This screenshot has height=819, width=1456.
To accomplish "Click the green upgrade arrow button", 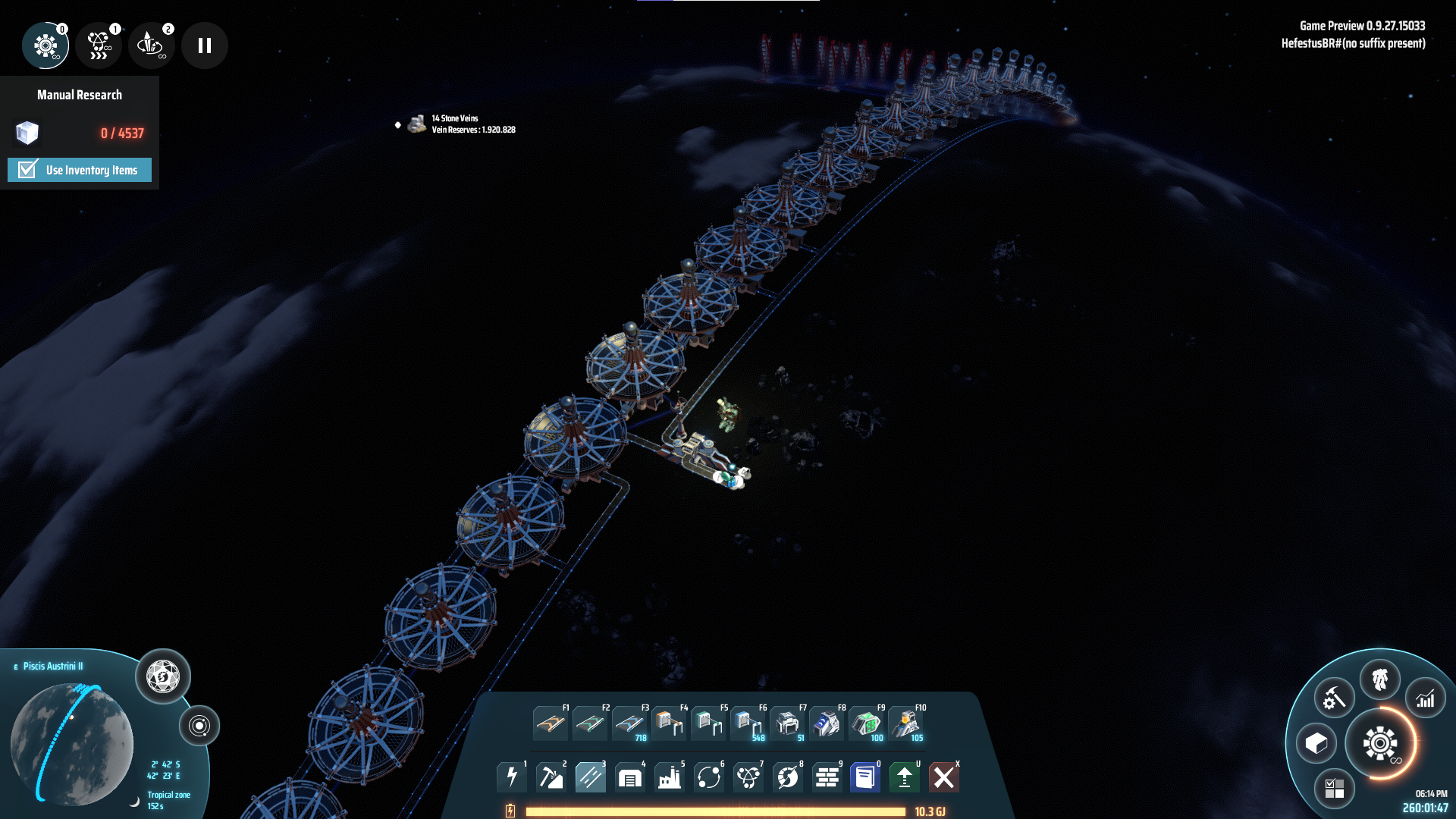I will [x=904, y=777].
